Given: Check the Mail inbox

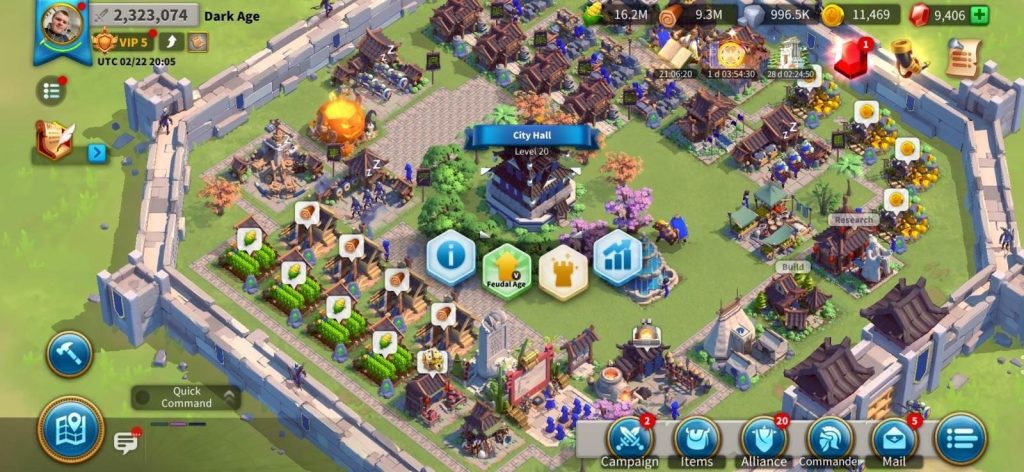Looking at the screenshot, I should pyautogui.click(x=895, y=441).
